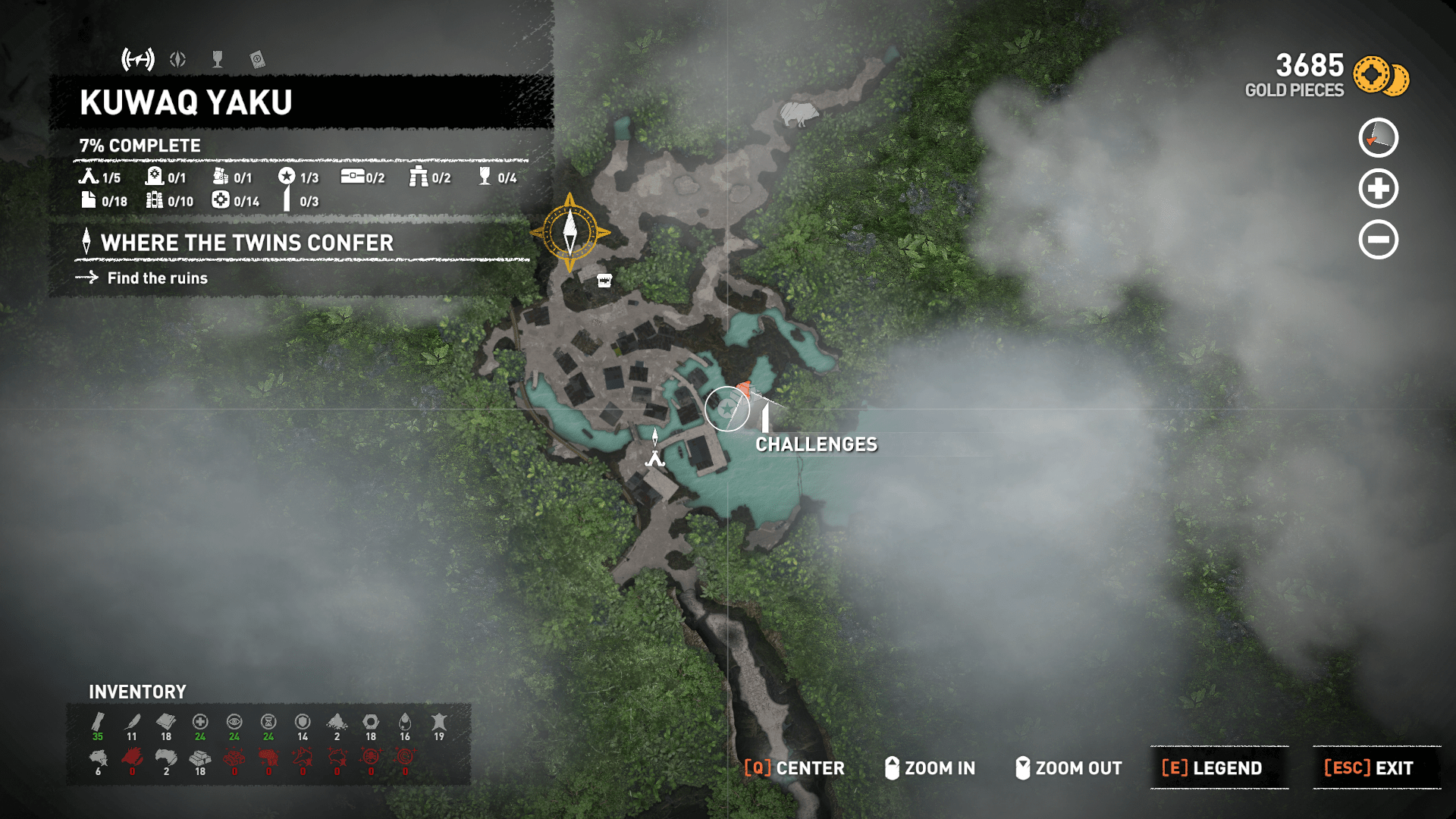Click the animal marker on the map

tap(799, 114)
